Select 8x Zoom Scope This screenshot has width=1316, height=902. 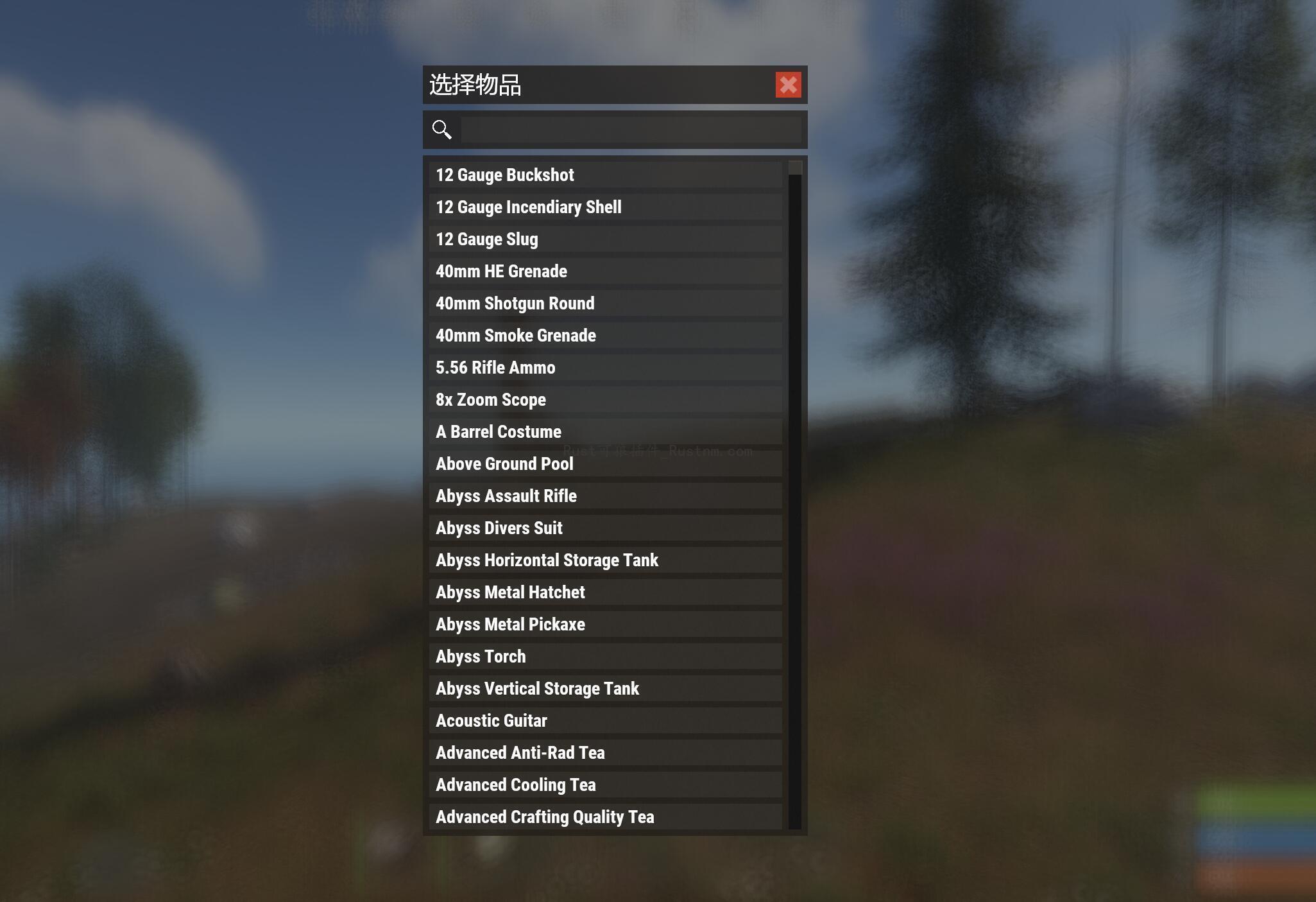pyautogui.click(x=605, y=399)
